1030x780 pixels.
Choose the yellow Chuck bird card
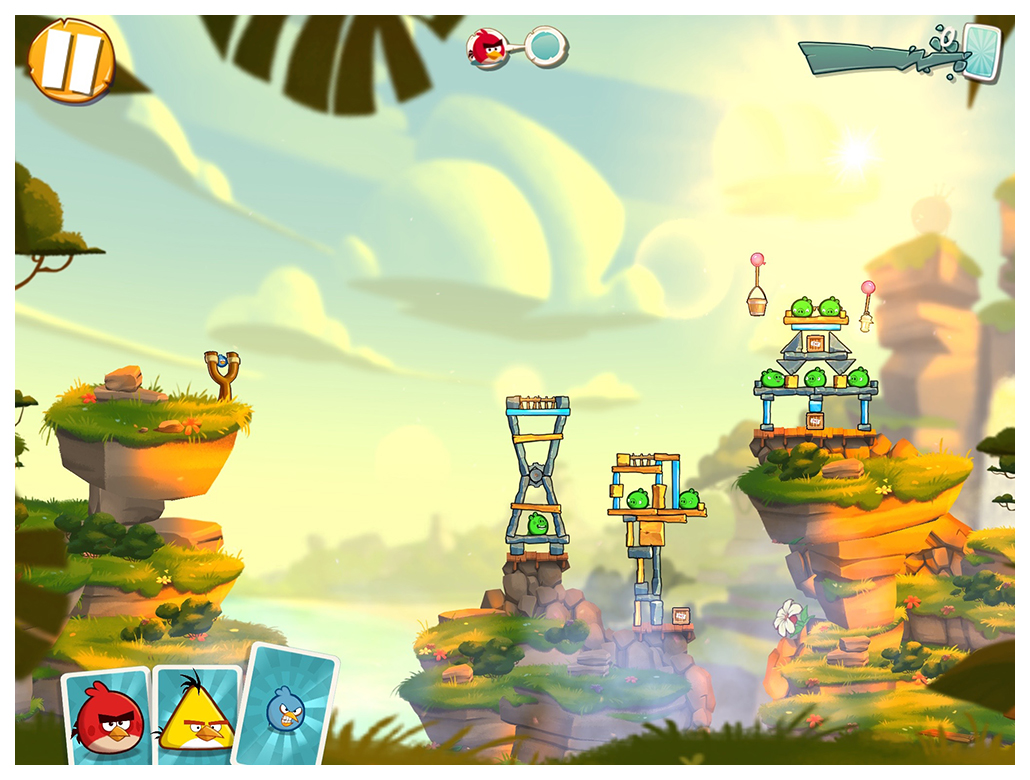pos(197,718)
